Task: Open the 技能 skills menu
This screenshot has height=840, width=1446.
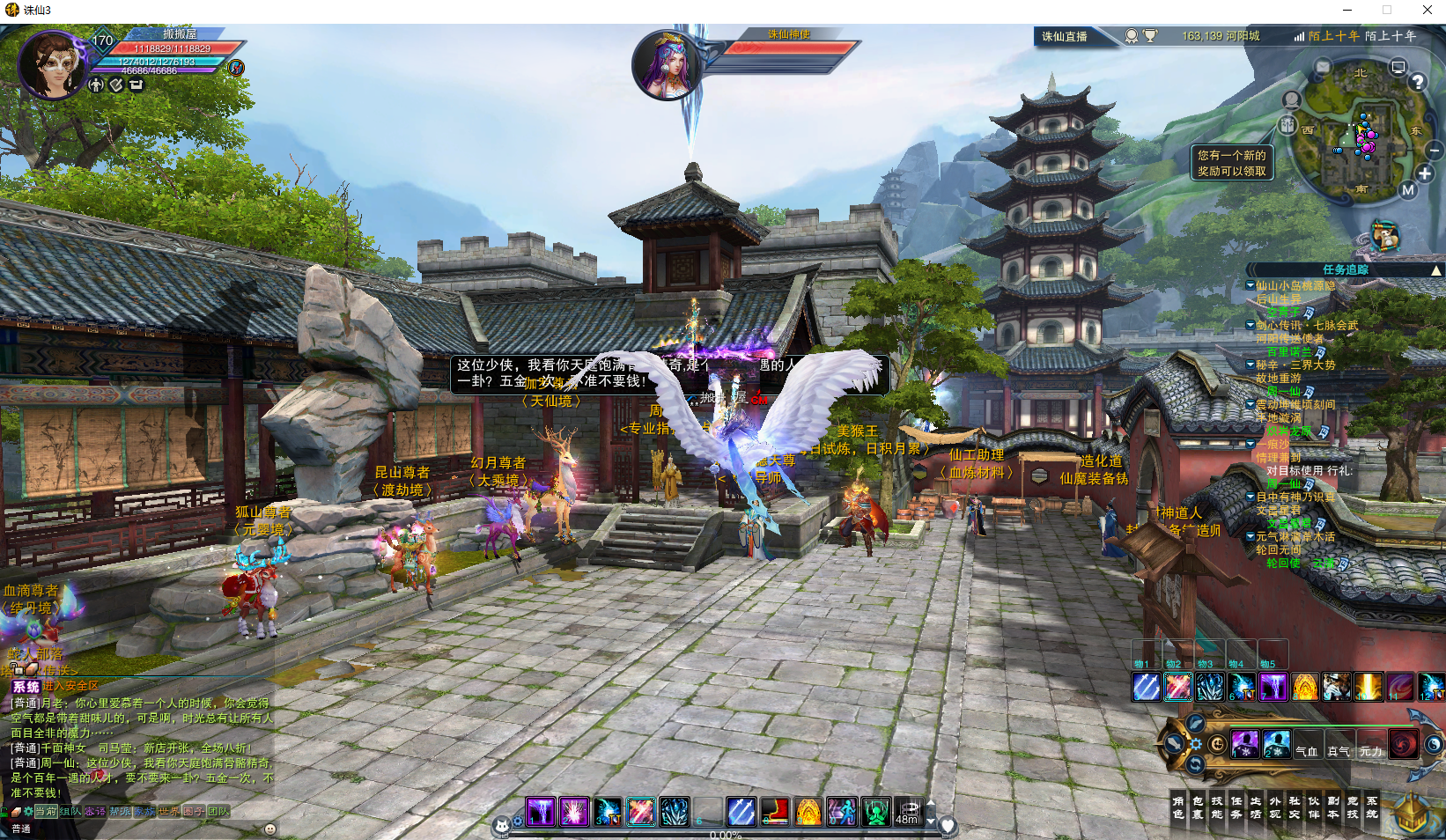Action: coord(1217,807)
